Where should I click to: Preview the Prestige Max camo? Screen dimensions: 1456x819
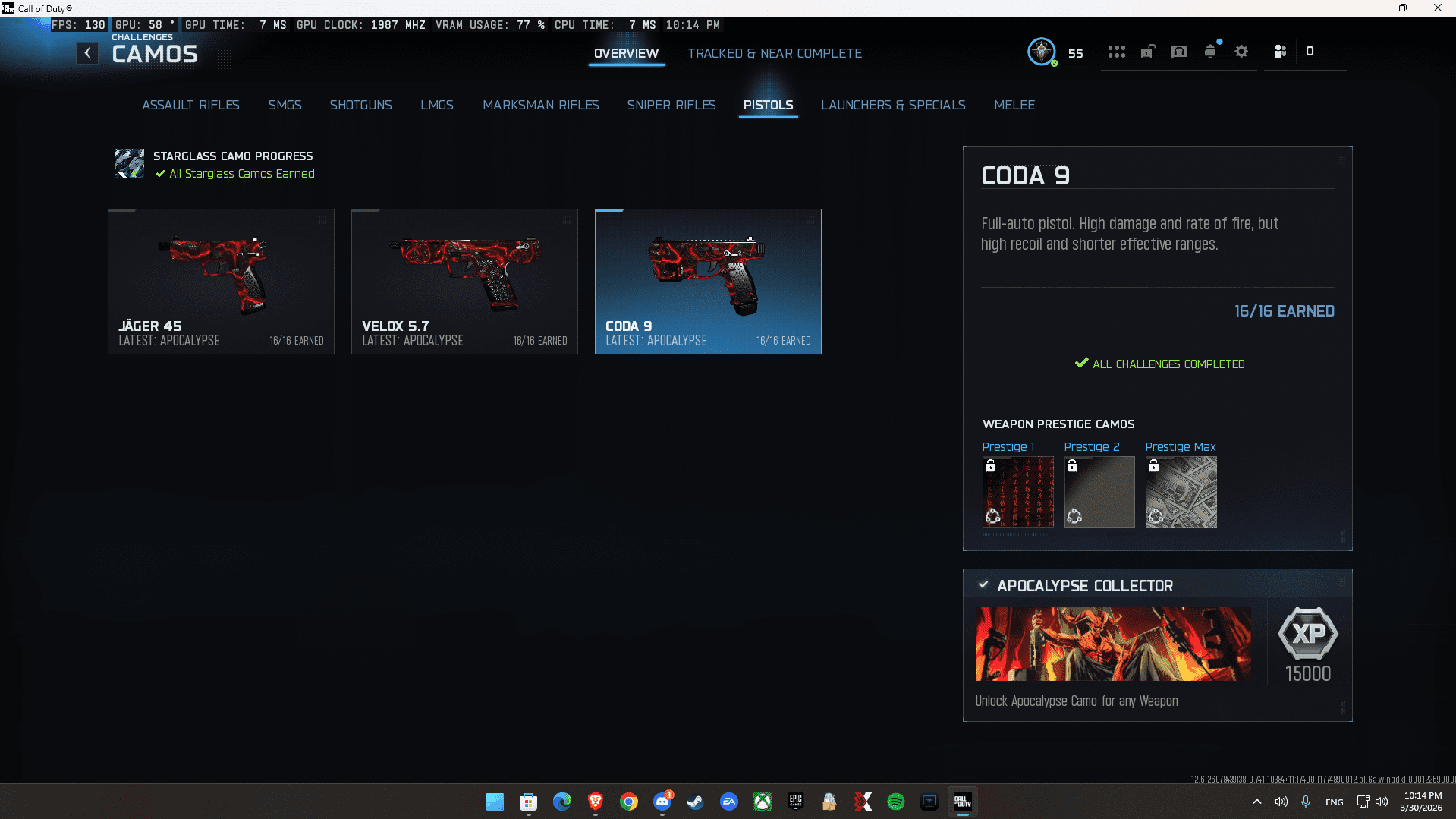coord(1180,492)
